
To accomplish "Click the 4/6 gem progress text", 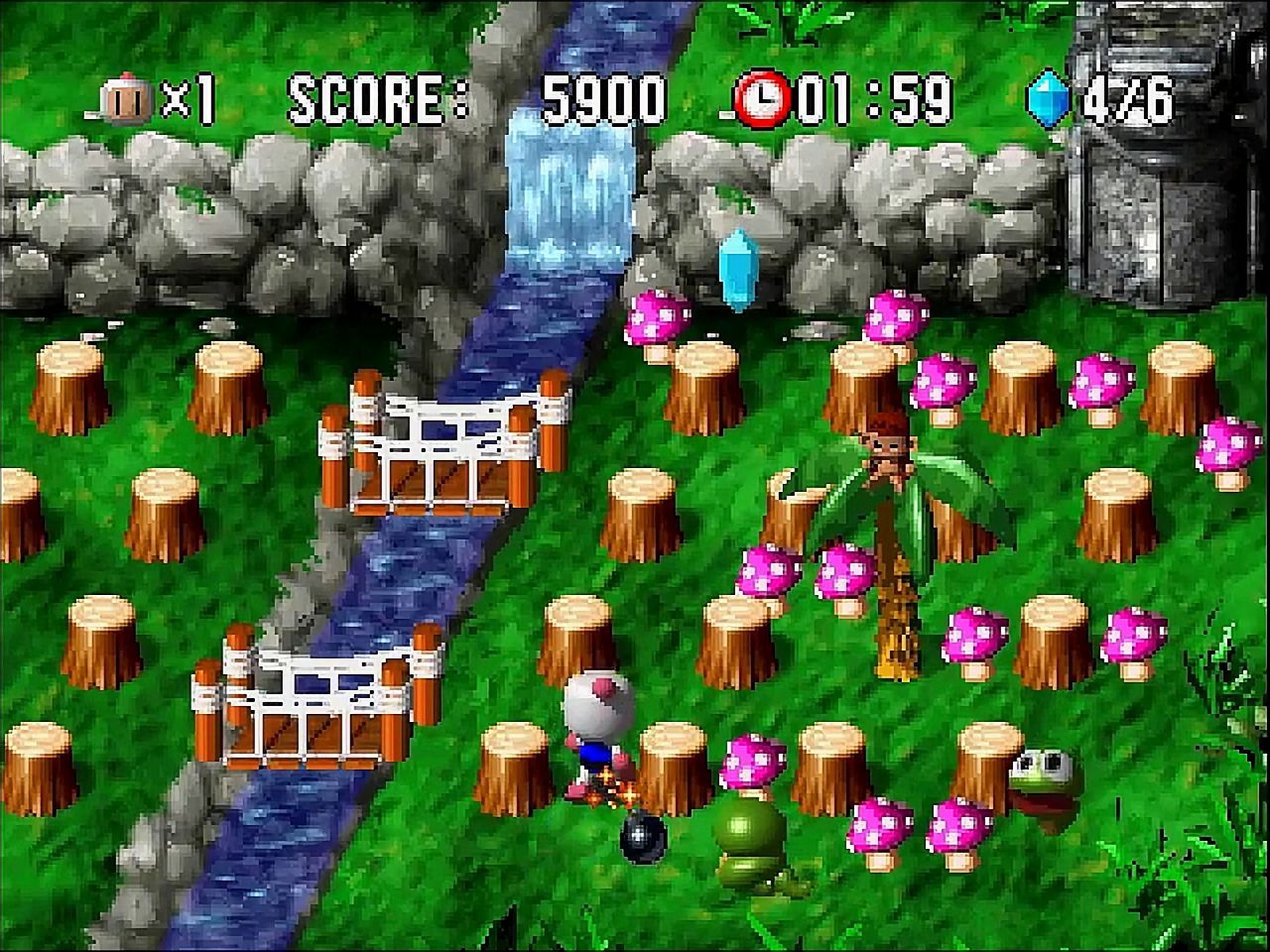I will click(x=1131, y=97).
